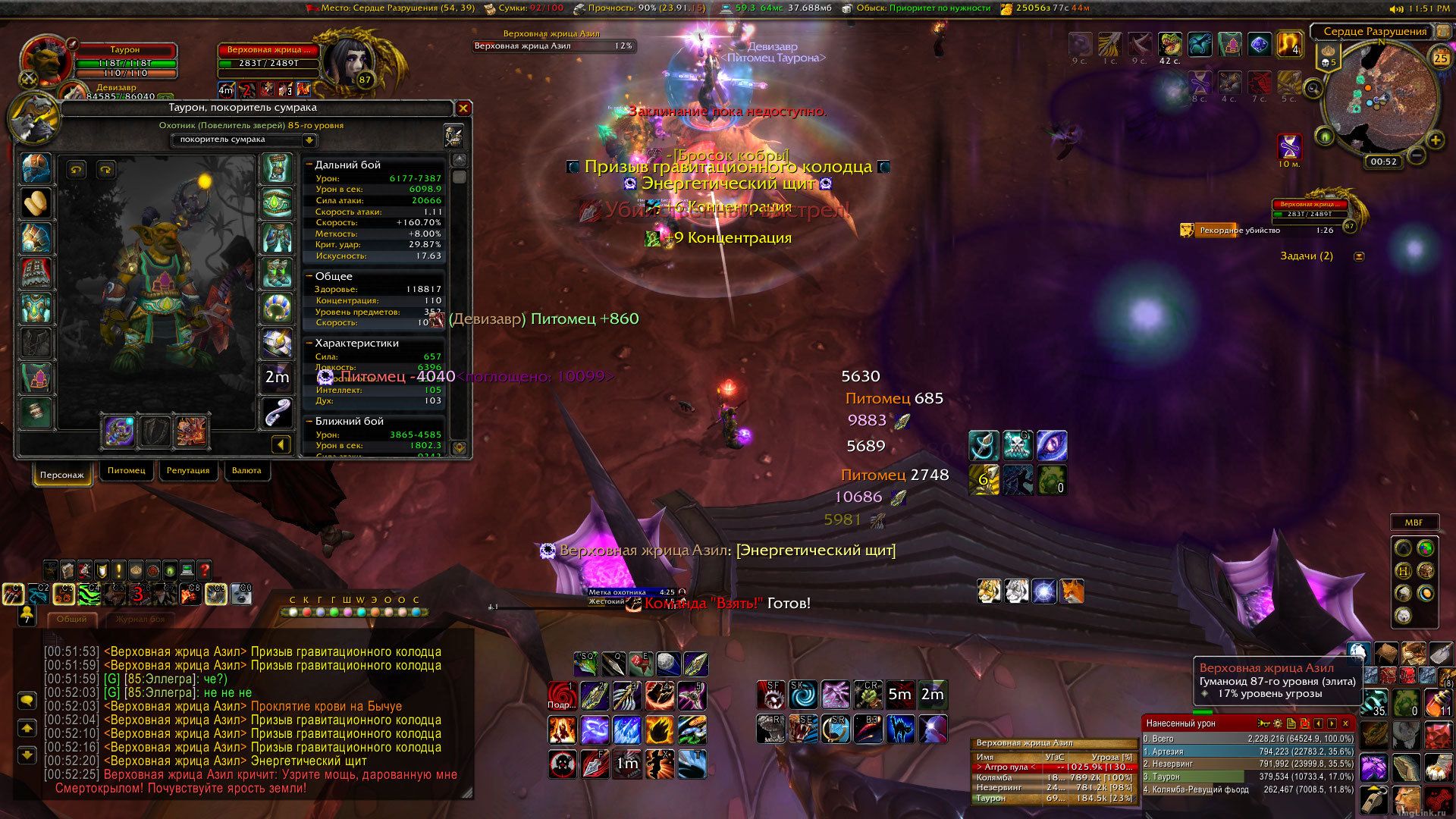Show the Валюта tab
Viewport: 1456px width, 819px height.
click(246, 471)
